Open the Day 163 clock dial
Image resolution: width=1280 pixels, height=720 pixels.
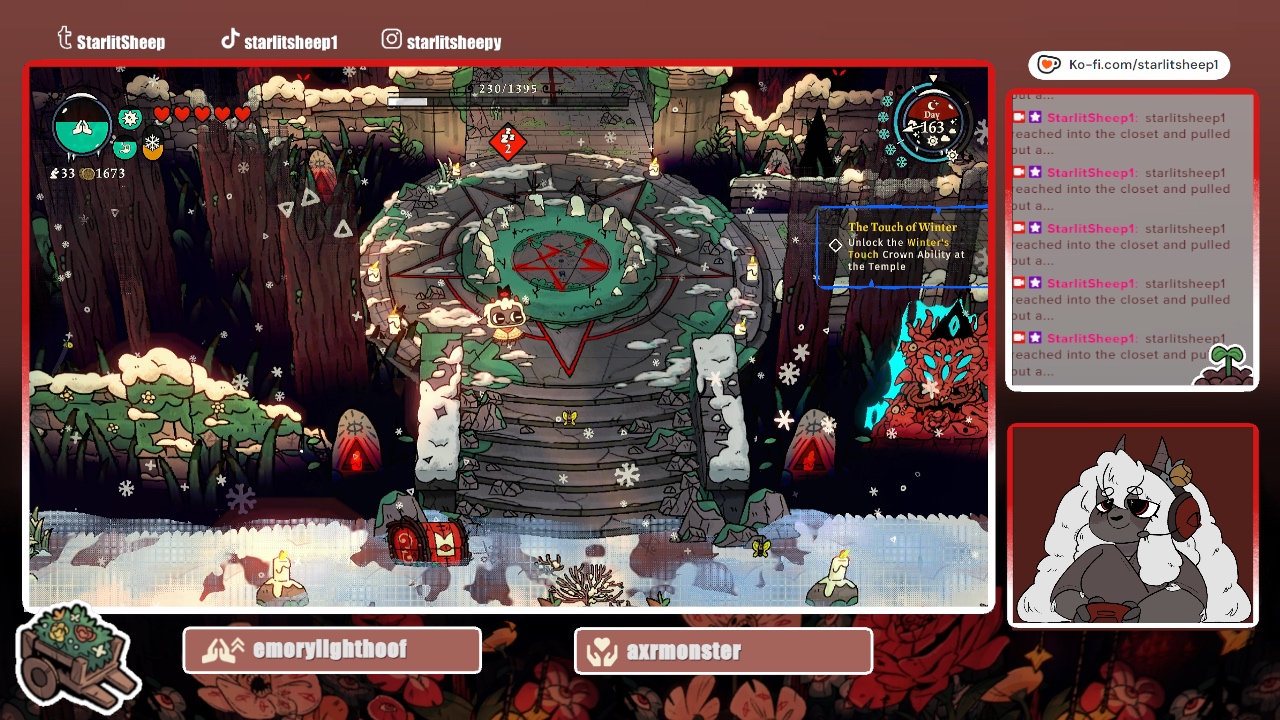tap(932, 124)
